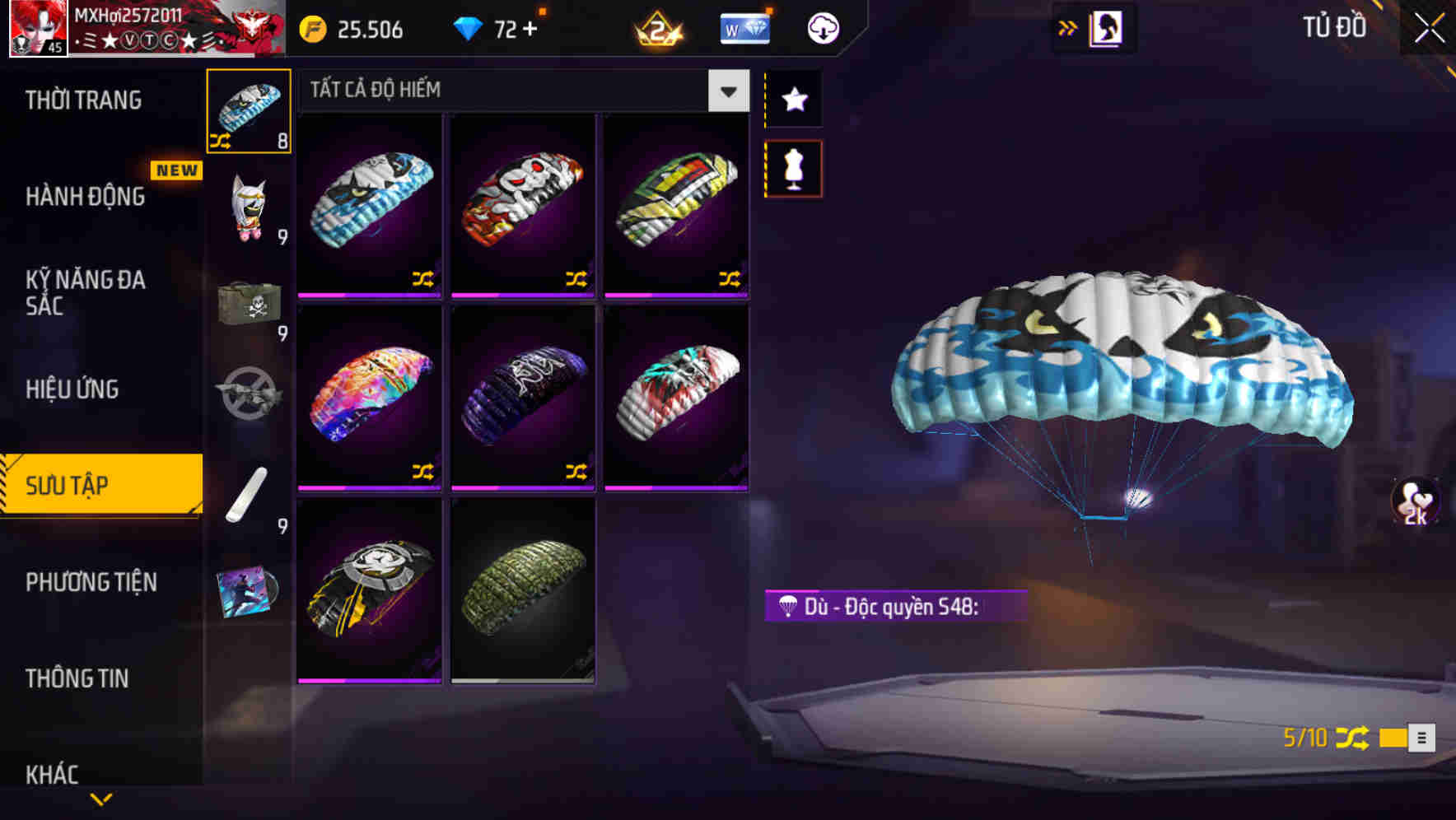Click the diamond balance to buy diamonds
1456x820 pixels.
(x=494, y=27)
